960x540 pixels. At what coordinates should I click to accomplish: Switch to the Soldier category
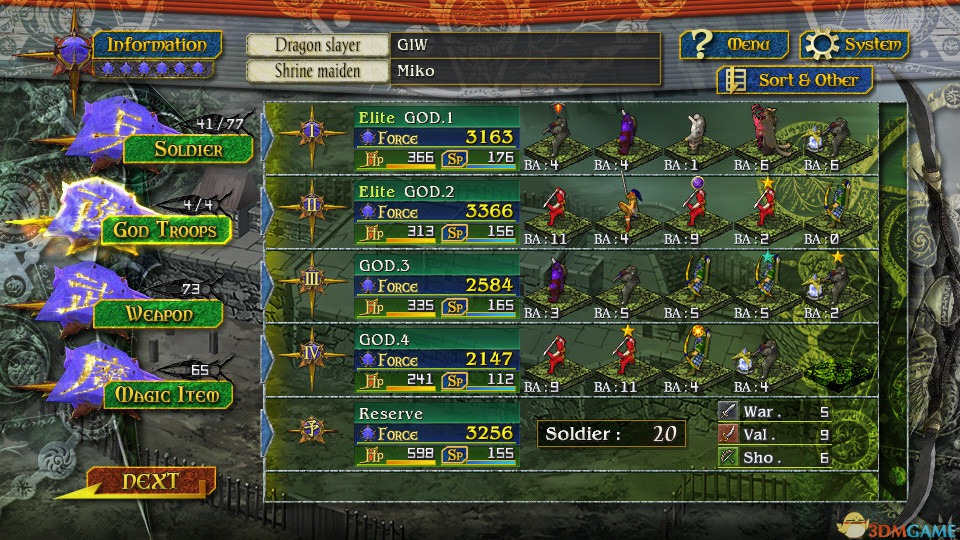(x=187, y=150)
